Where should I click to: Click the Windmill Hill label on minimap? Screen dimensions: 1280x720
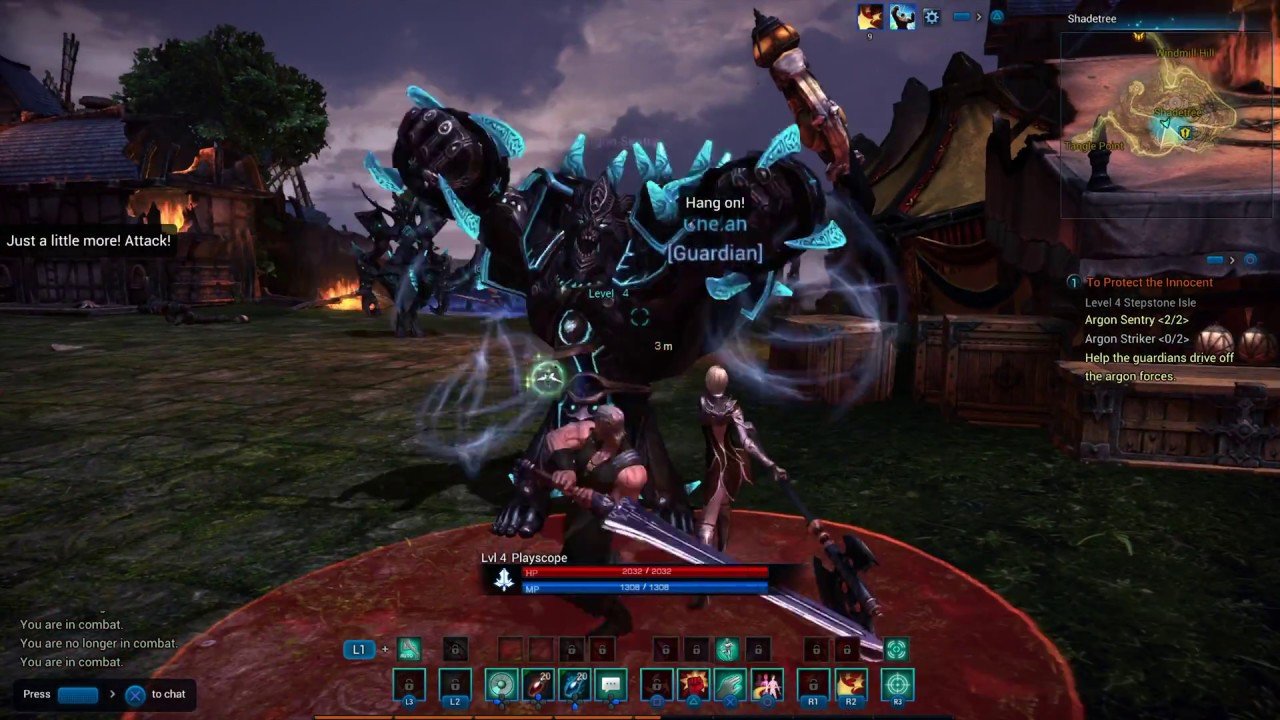(1186, 52)
